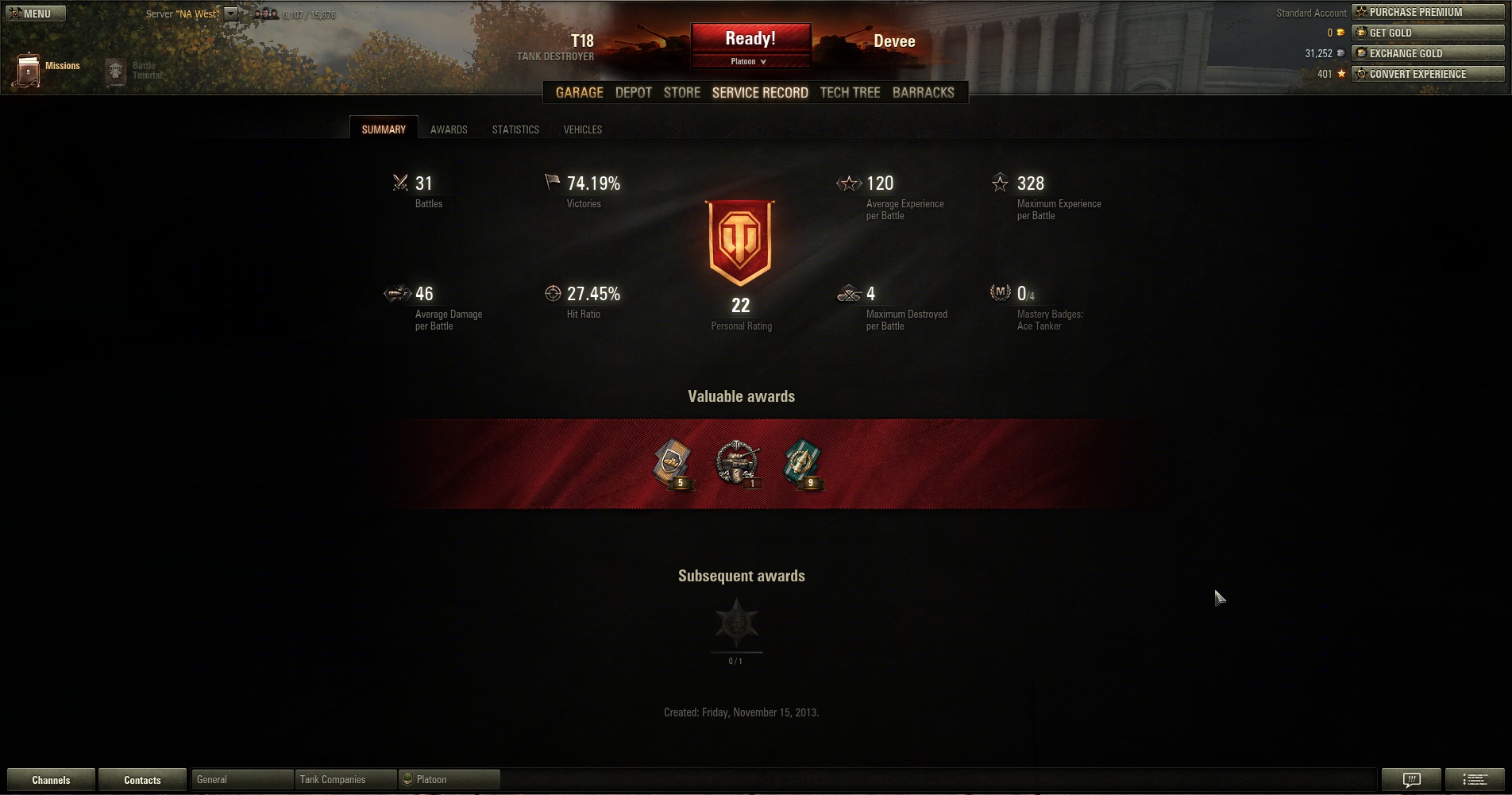
Task: Open the Tech Tree
Action: pos(850,93)
